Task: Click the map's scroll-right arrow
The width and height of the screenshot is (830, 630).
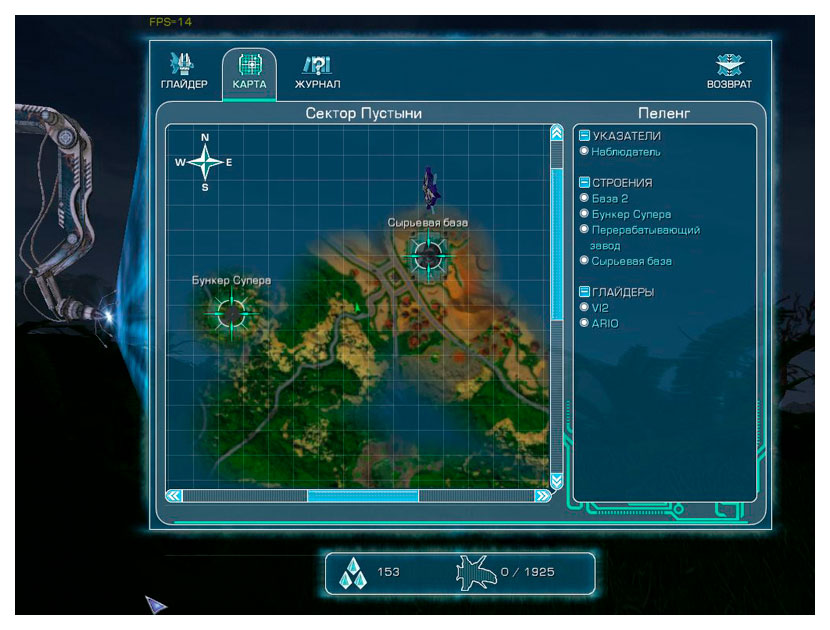Action: 542,495
